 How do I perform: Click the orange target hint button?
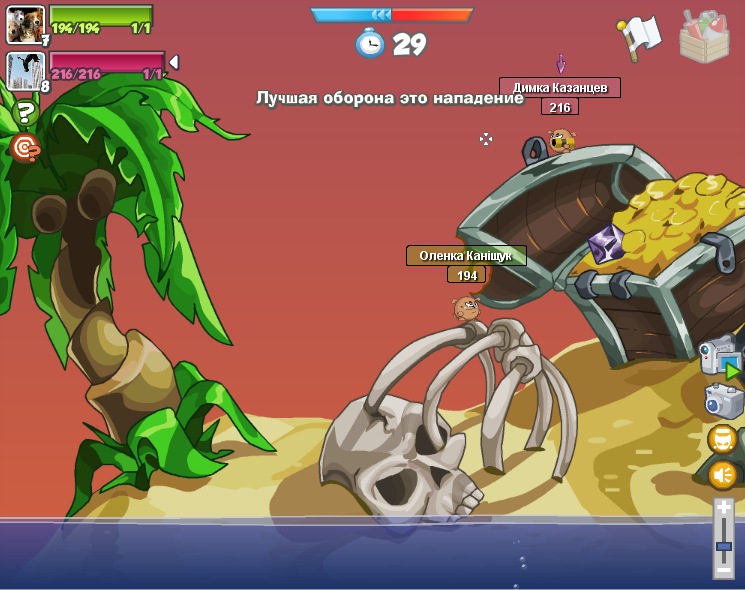24,147
